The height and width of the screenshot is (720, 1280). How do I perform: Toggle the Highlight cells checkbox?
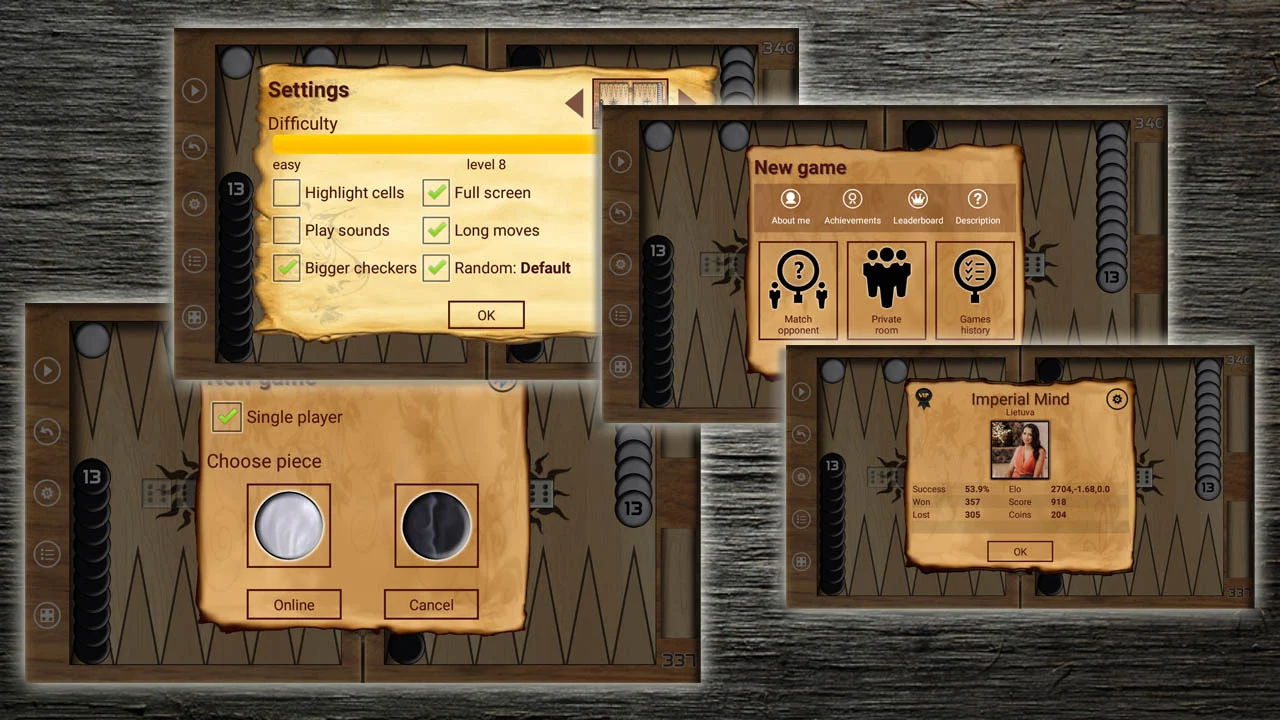point(287,192)
